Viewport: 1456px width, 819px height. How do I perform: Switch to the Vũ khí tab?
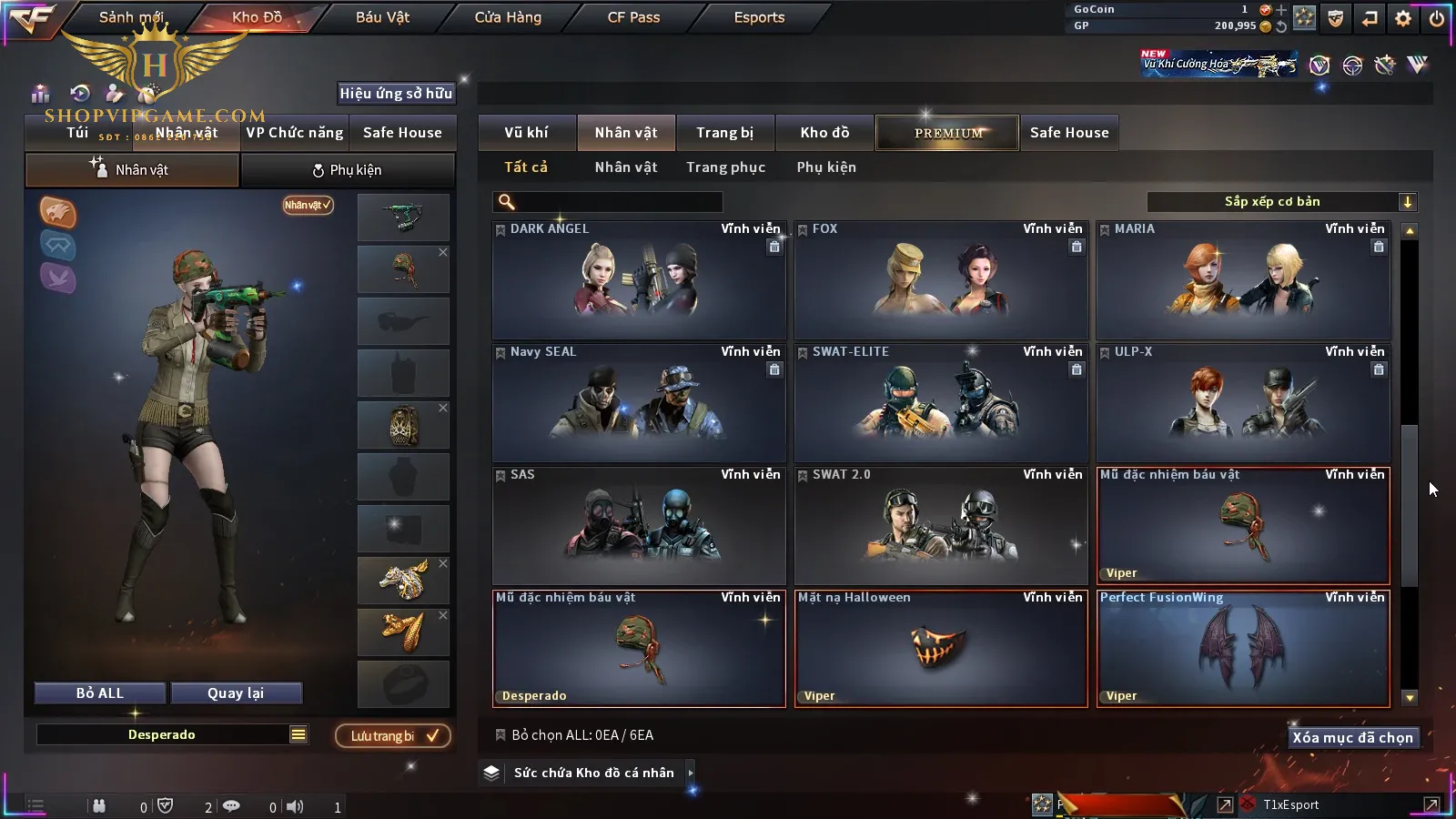527,133
